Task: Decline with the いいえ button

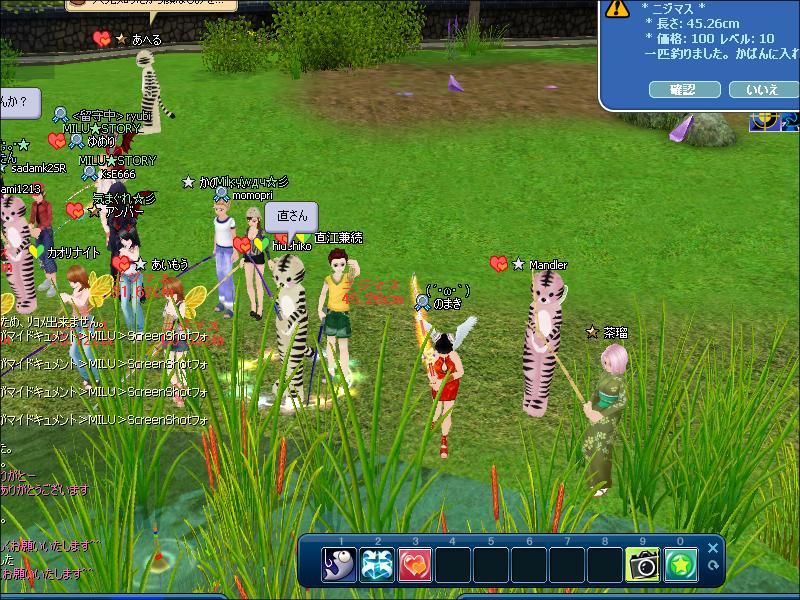Action: click(x=761, y=90)
